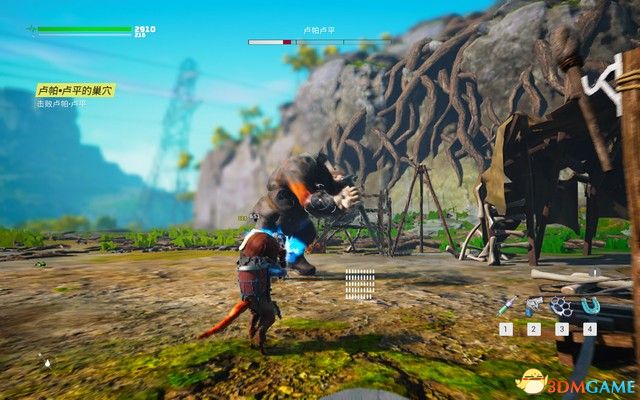Image resolution: width=640 pixels, height=400 pixels.
Task: Select the green syringe healing item
Action: (506, 306)
